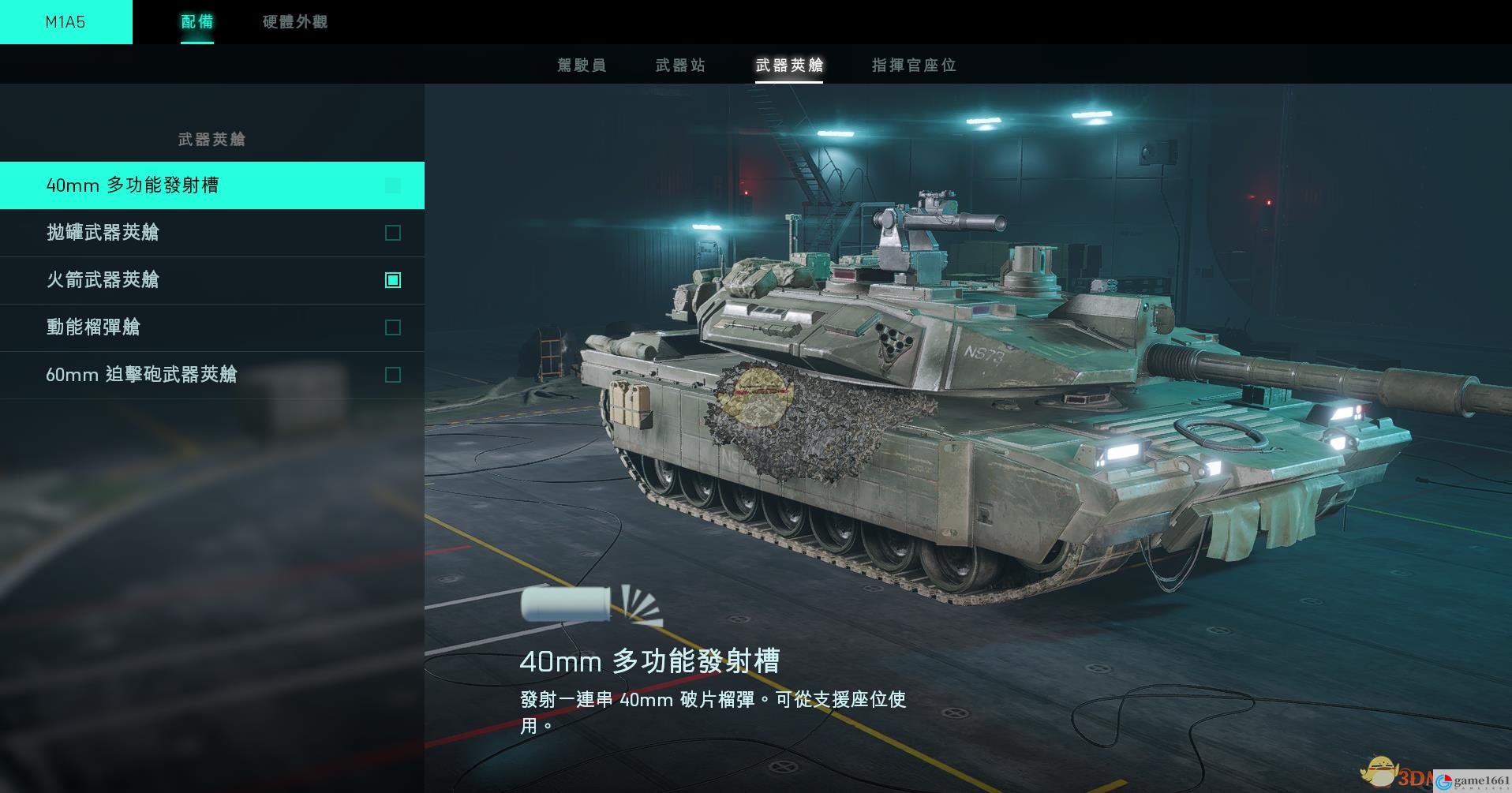Equip the 動能榴彈艙 option
This screenshot has height=793, width=1512.
point(211,327)
